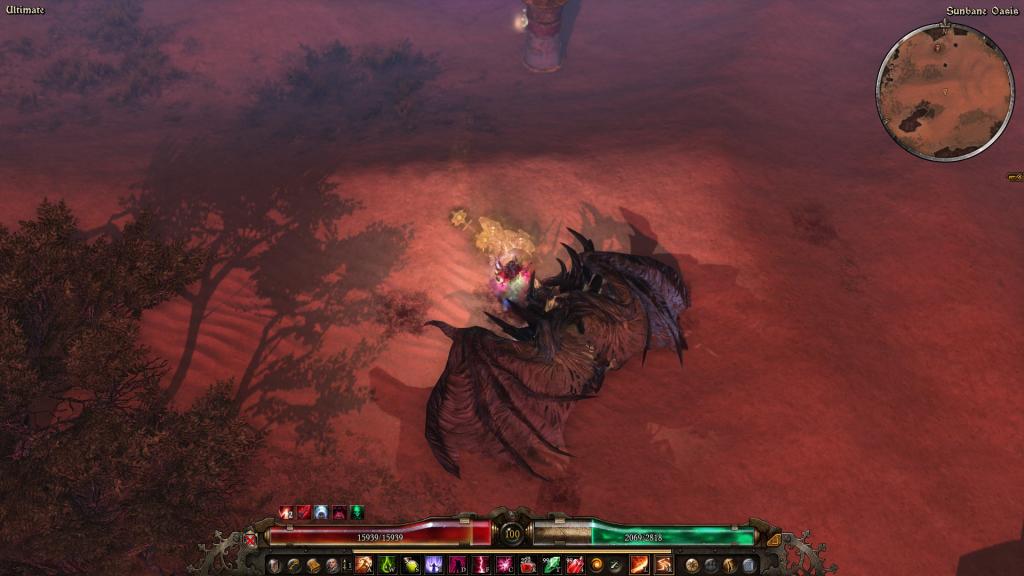Click the red health potion slot
Screen dimensions: 1024x576
click(x=527, y=566)
